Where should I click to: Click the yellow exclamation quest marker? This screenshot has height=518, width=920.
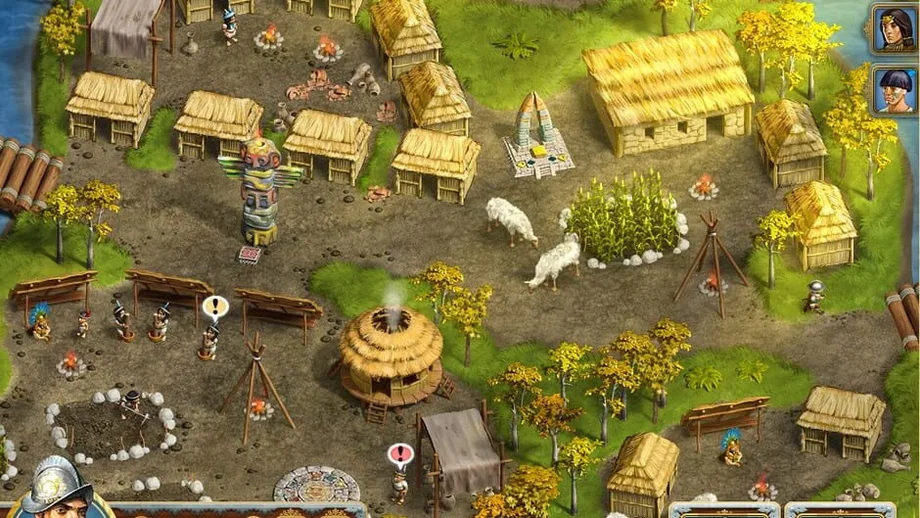pyautogui.click(x=215, y=307)
